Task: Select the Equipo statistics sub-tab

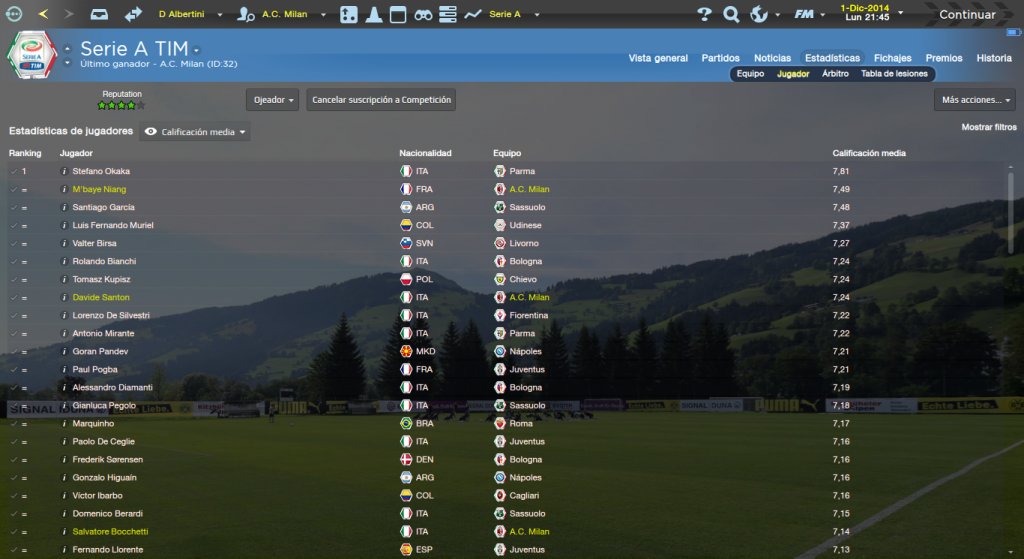Action: 751,74
